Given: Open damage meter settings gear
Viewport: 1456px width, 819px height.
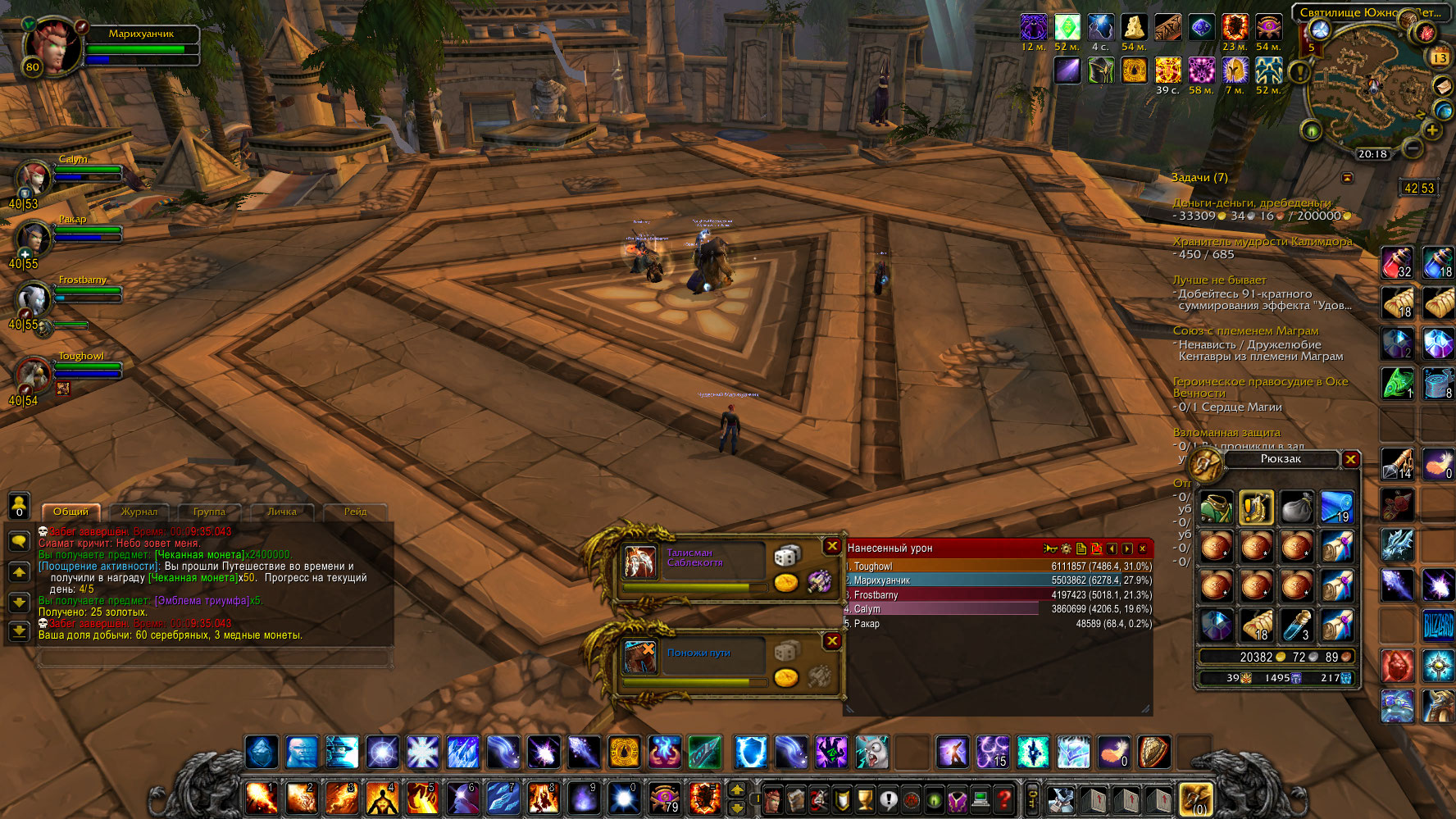Looking at the screenshot, I should click(1066, 548).
